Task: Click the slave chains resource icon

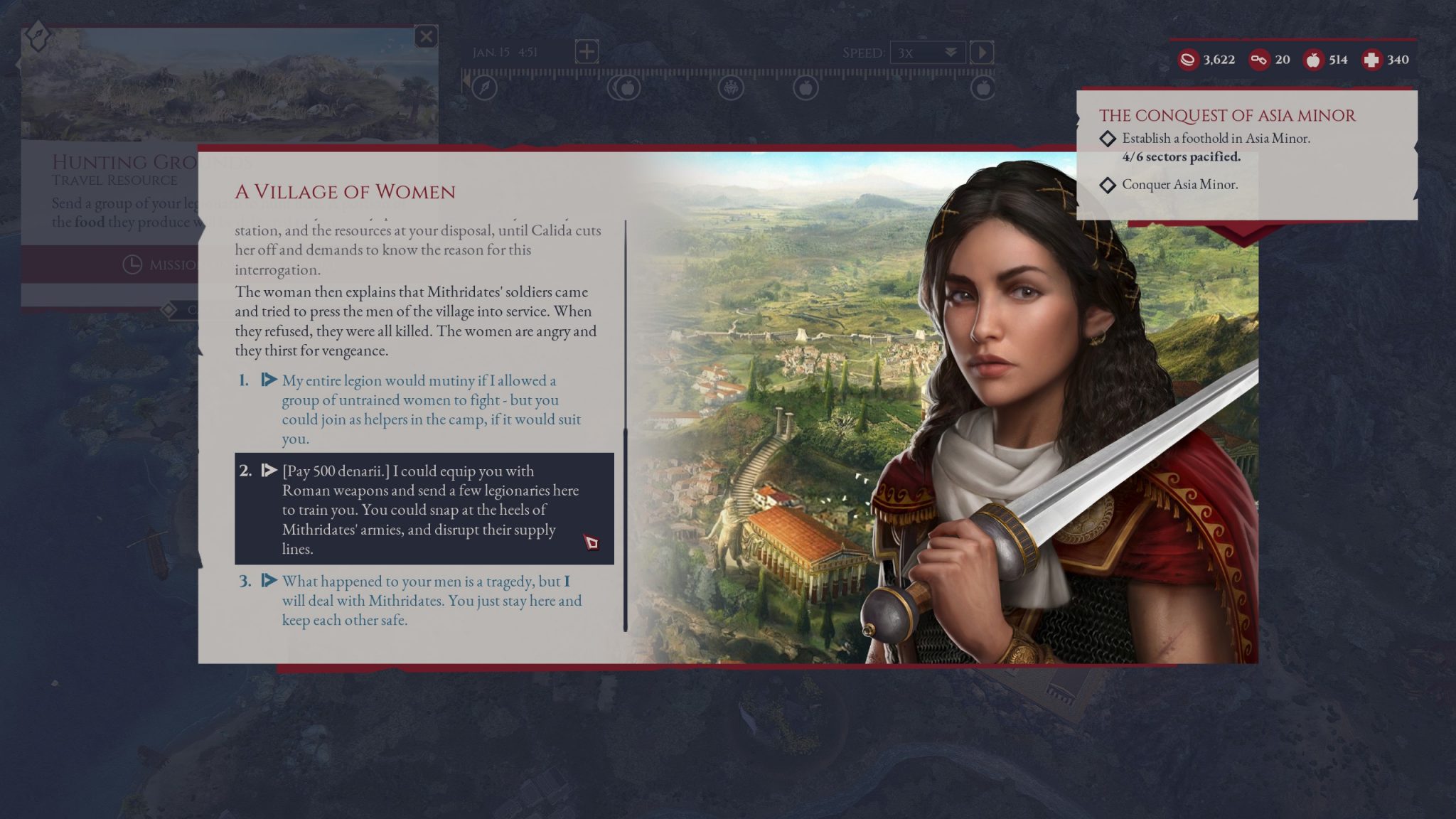Action: (x=1260, y=60)
